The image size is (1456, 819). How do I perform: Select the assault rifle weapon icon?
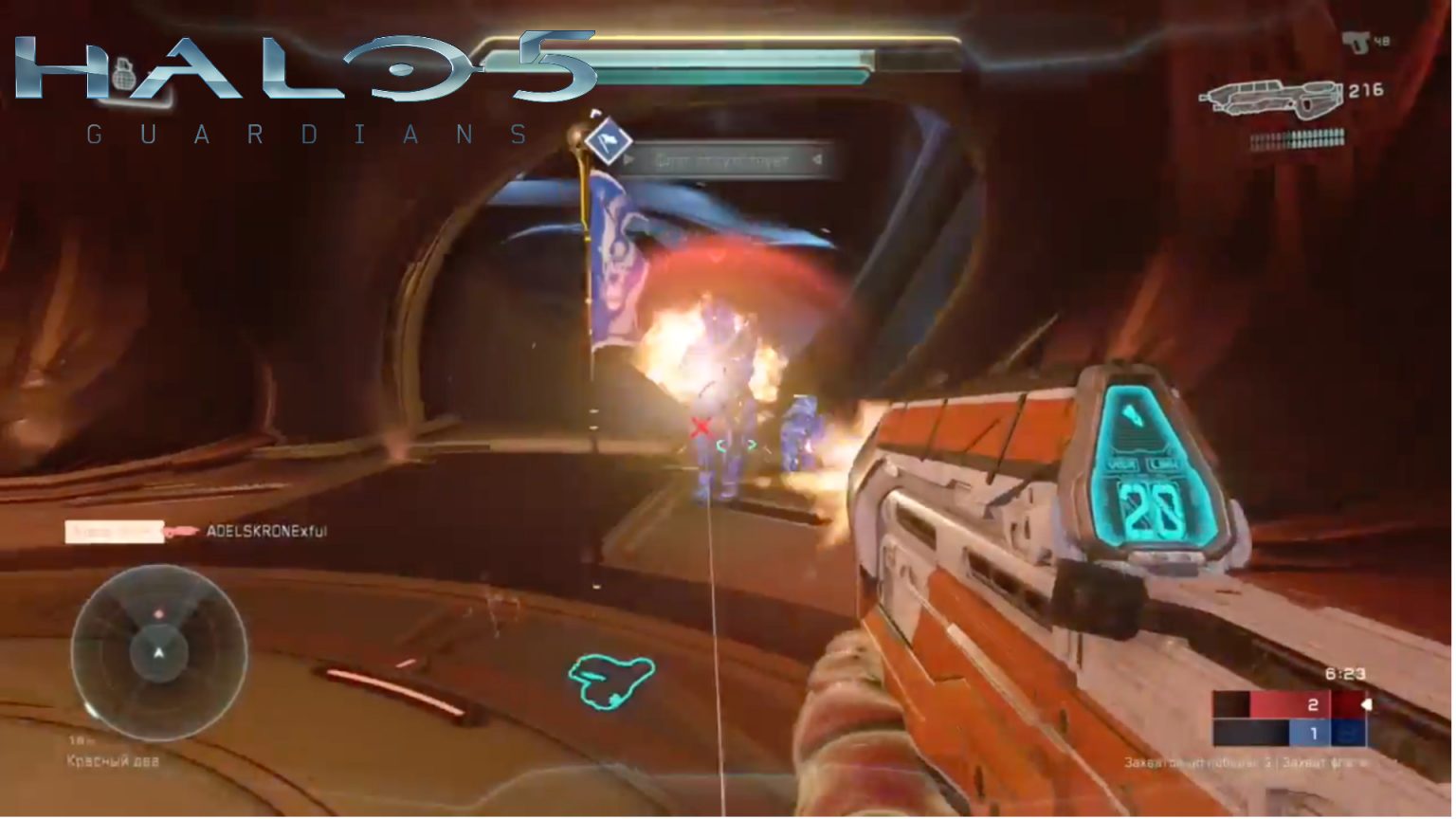tap(1270, 98)
